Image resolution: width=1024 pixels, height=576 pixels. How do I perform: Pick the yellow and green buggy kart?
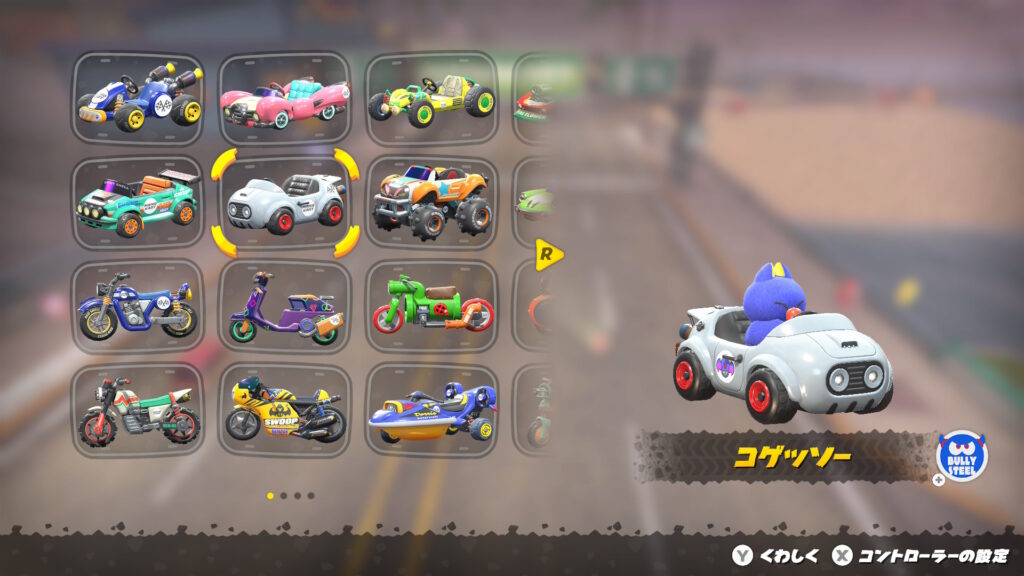click(x=431, y=98)
